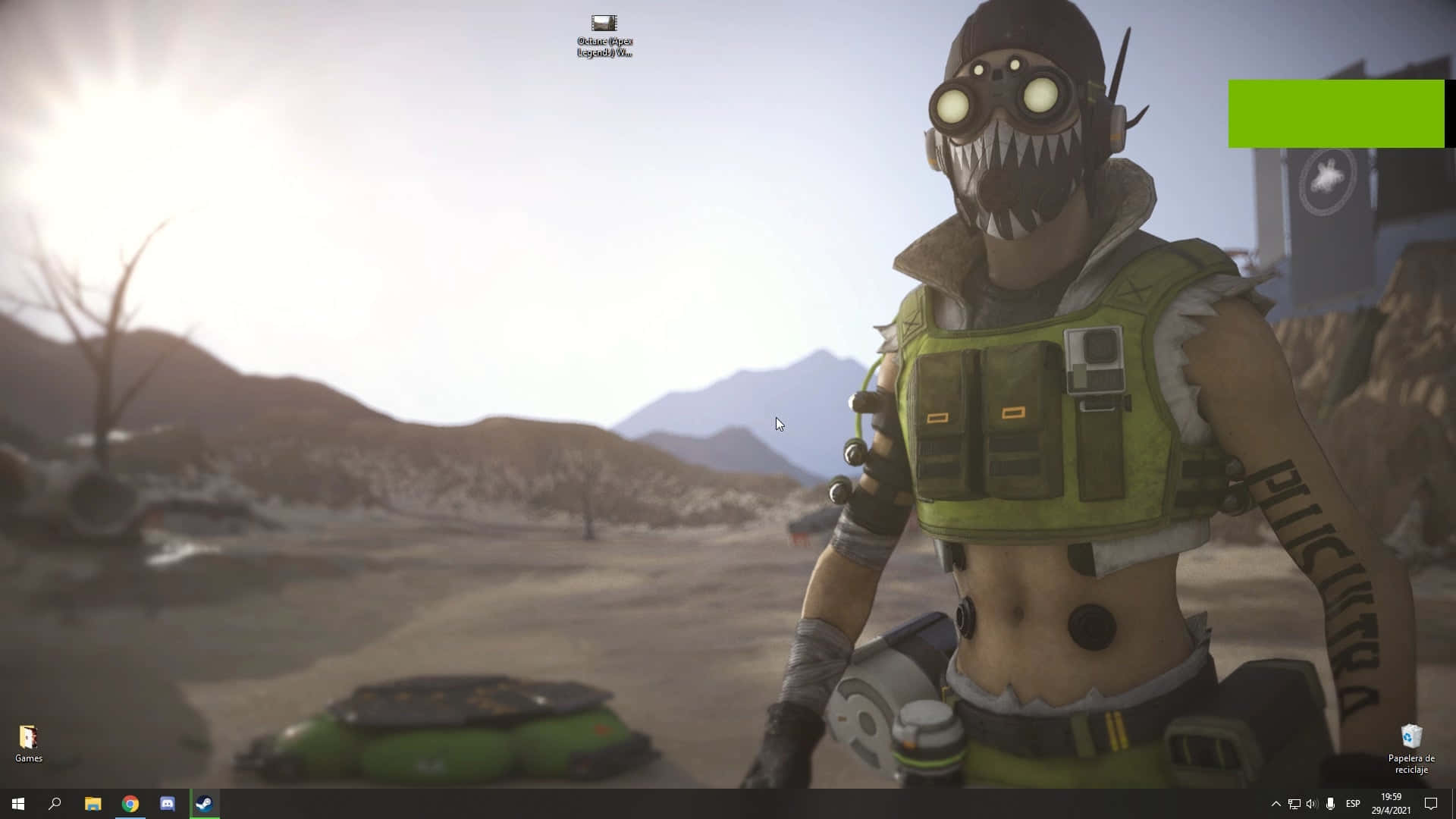The height and width of the screenshot is (819, 1456).
Task: Open Steam from the taskbar
Action: 204,804
